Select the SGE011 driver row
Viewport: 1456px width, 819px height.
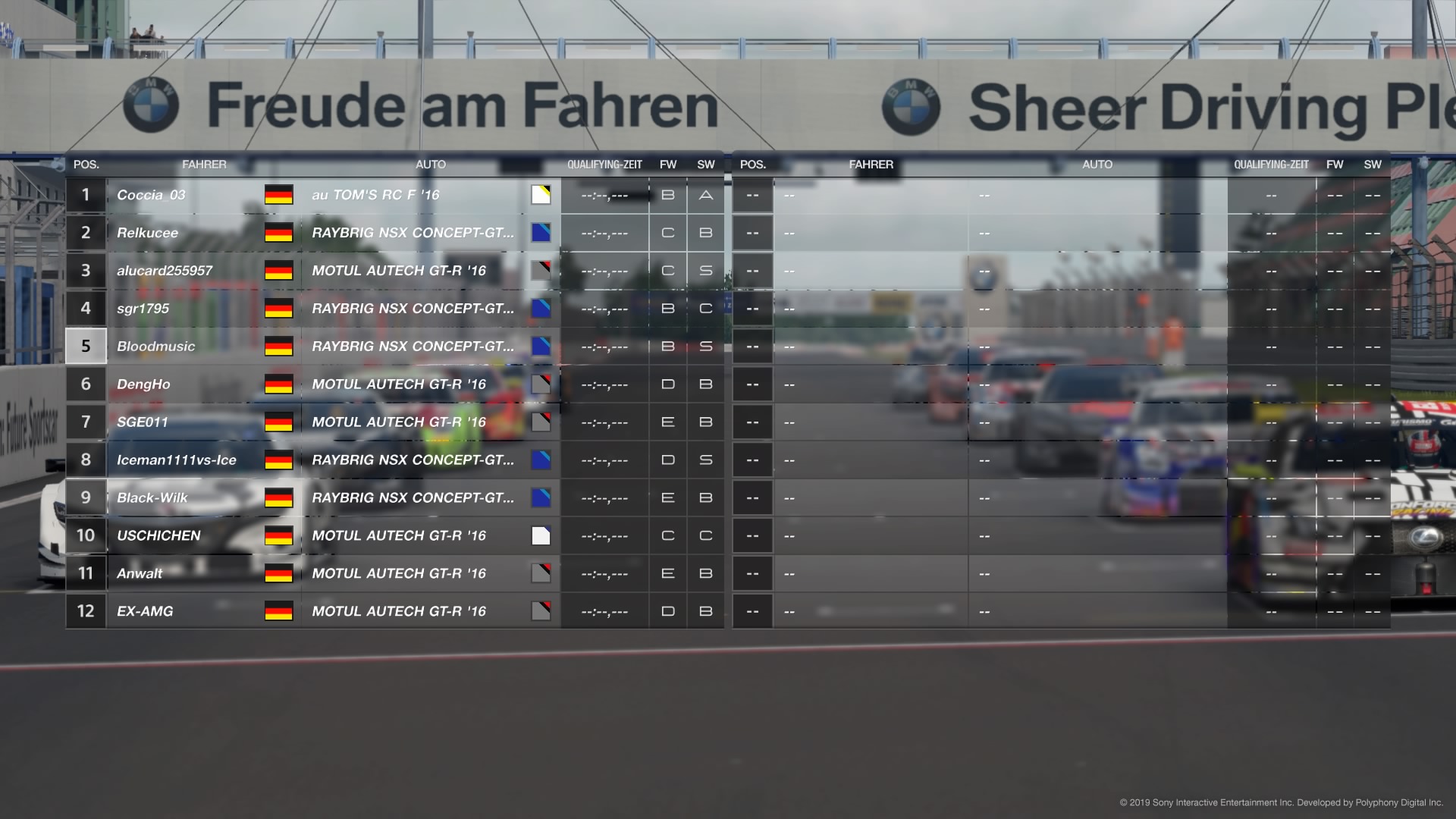[x=143, y=422]
